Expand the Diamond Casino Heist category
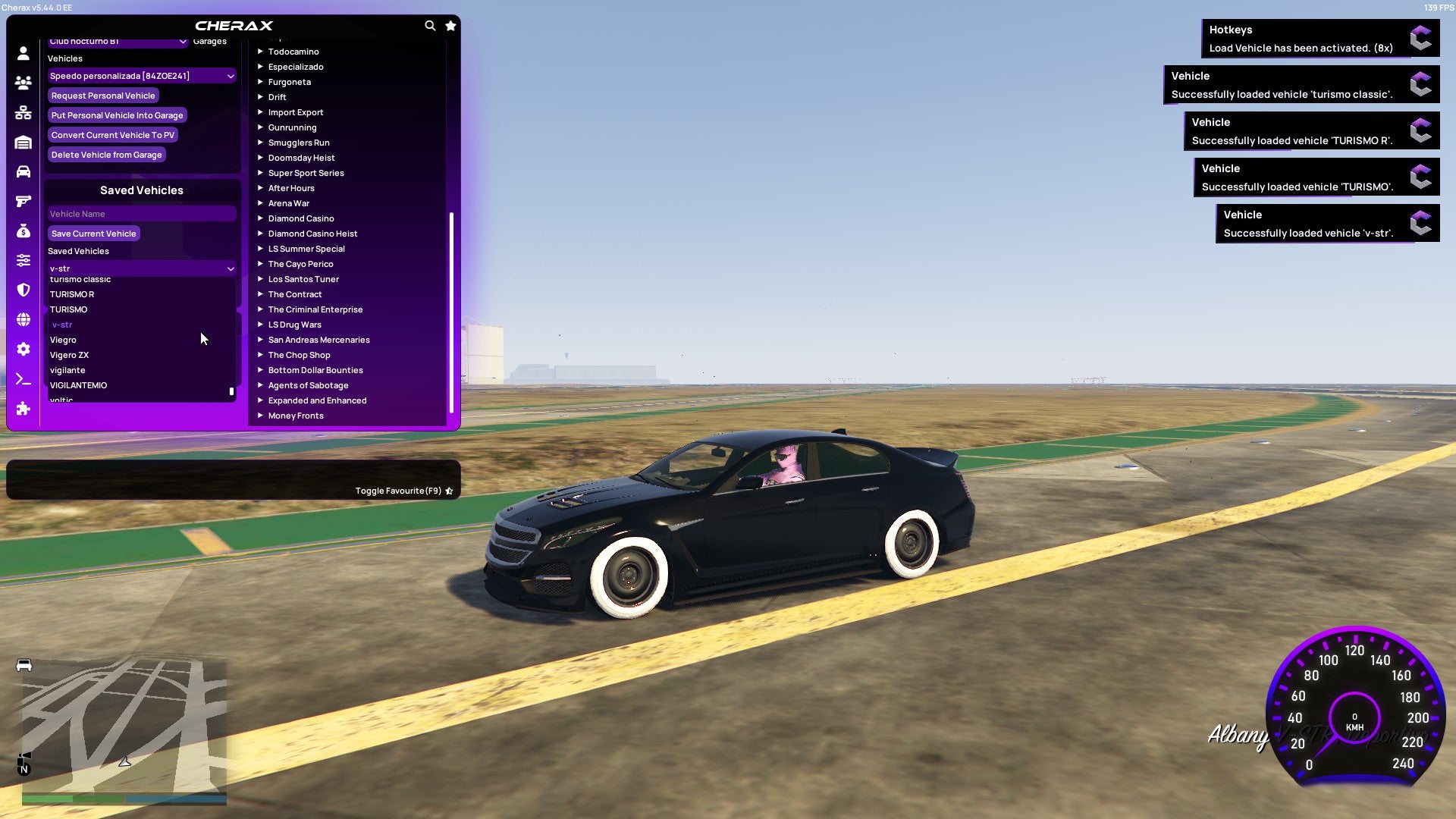 tap(313, 233)
